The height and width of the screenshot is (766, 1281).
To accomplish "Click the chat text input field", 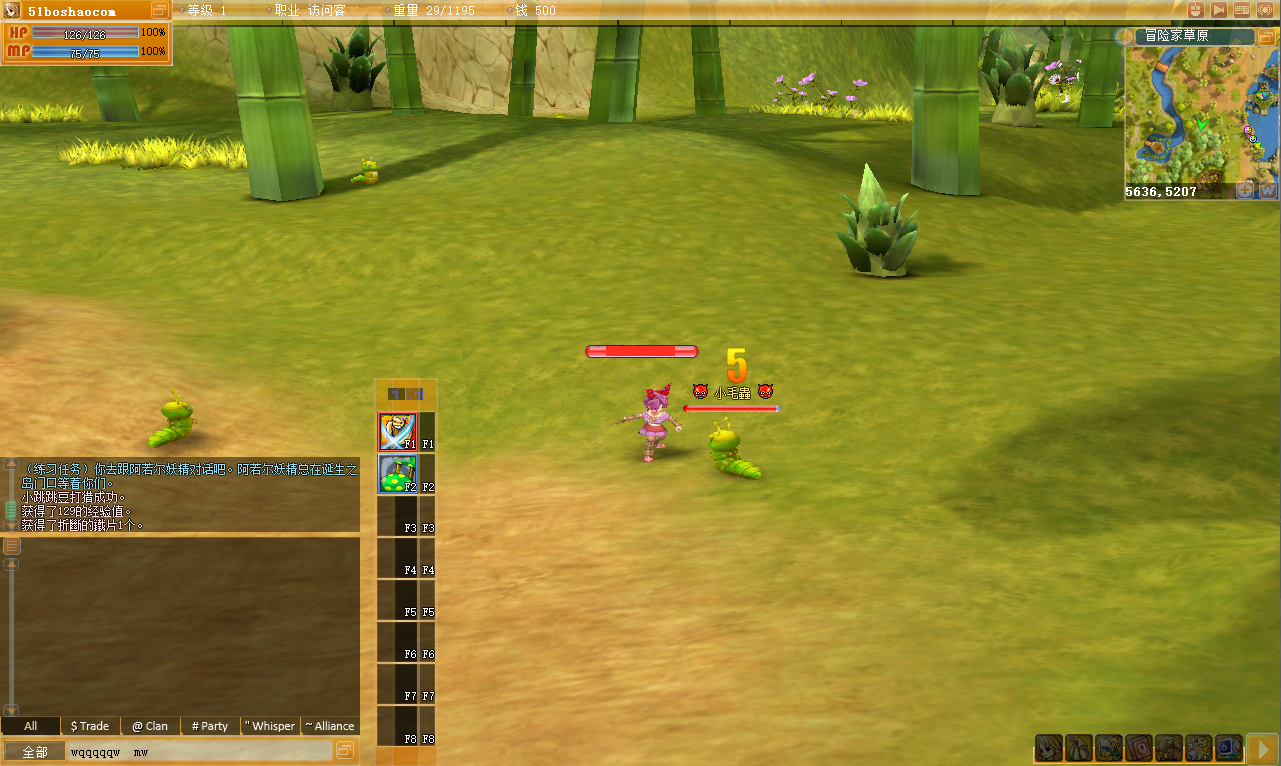I will click(200, 751).
